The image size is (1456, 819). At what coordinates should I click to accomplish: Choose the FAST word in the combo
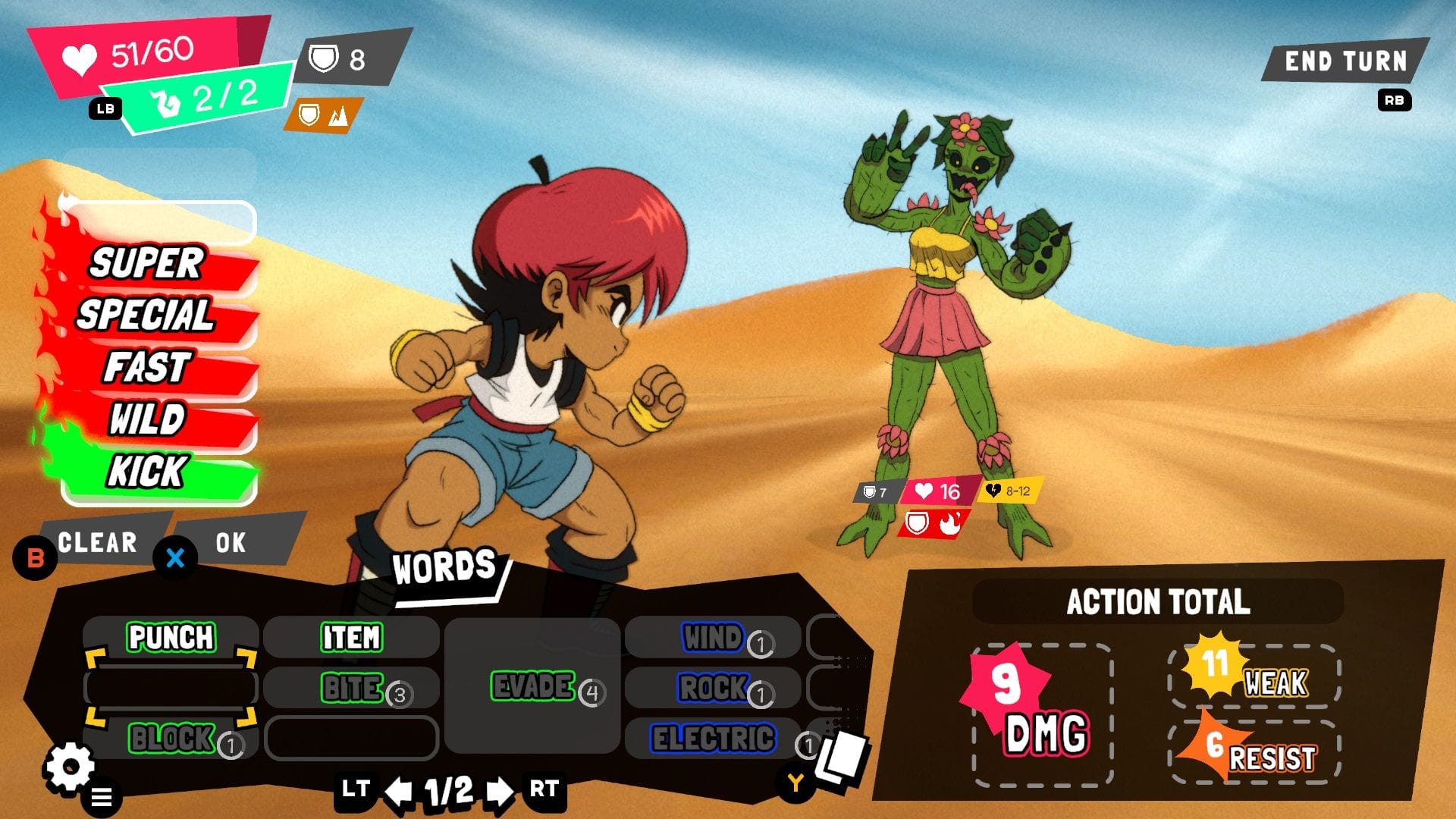click(148, 368)
